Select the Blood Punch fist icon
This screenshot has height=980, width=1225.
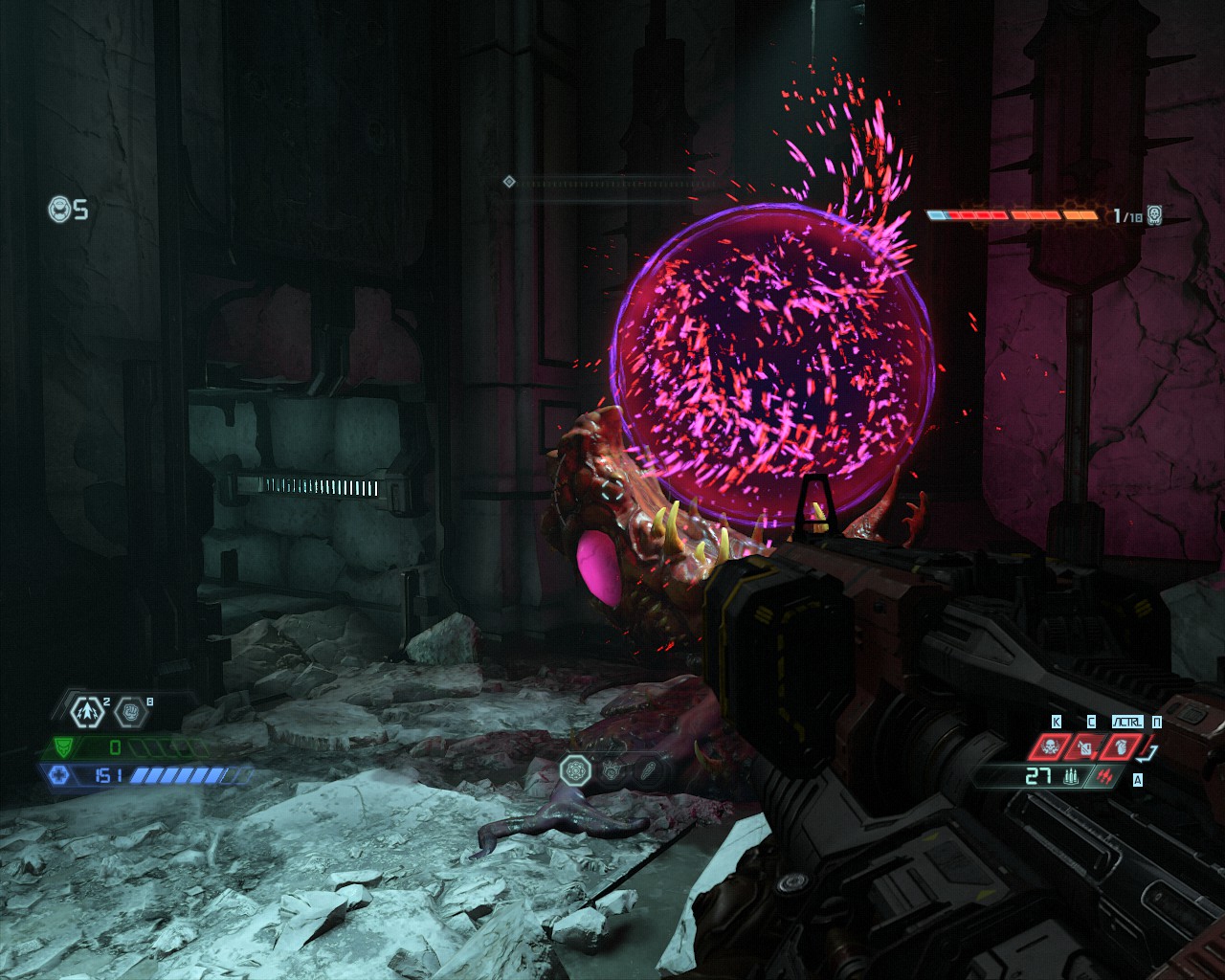tap(131, 712)
